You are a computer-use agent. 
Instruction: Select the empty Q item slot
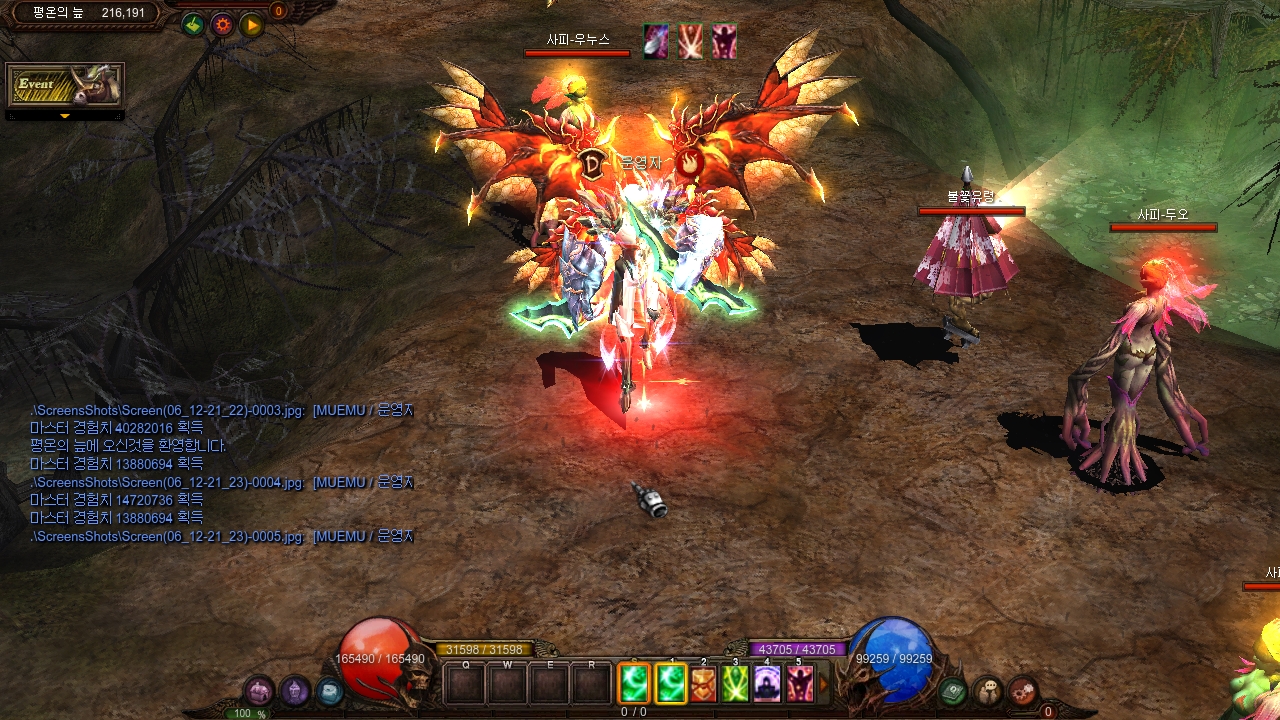pyautogui.click(x=465, y=686)
